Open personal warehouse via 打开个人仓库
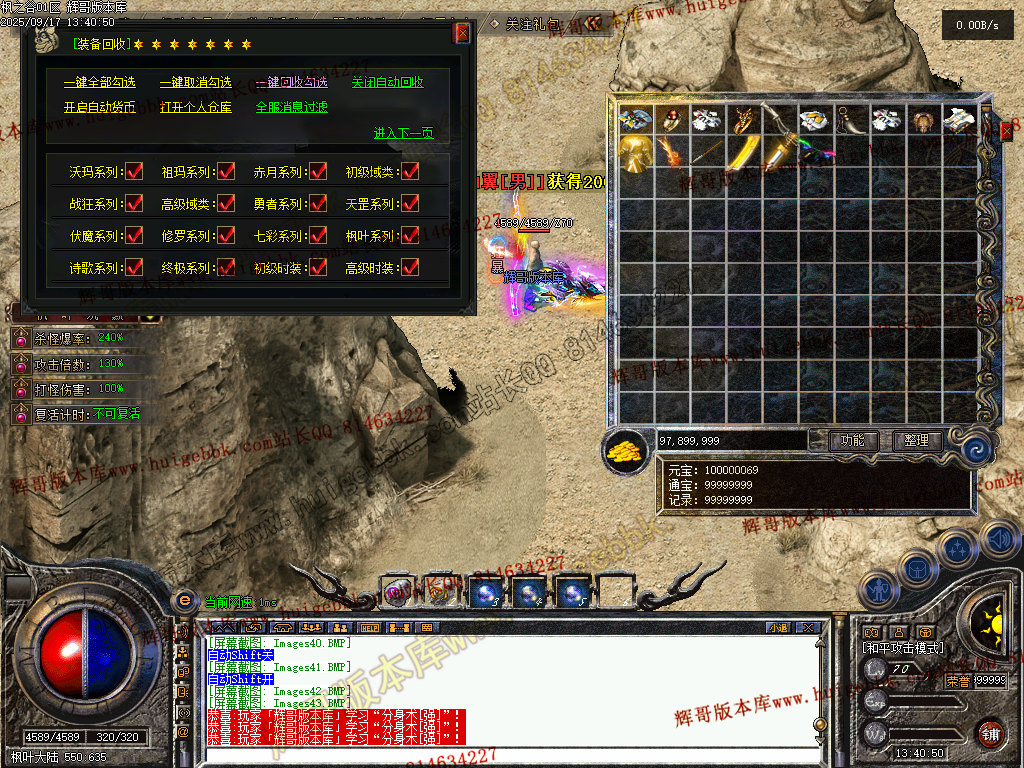This screenshot has height=768, width=1024. pos(195,107)
